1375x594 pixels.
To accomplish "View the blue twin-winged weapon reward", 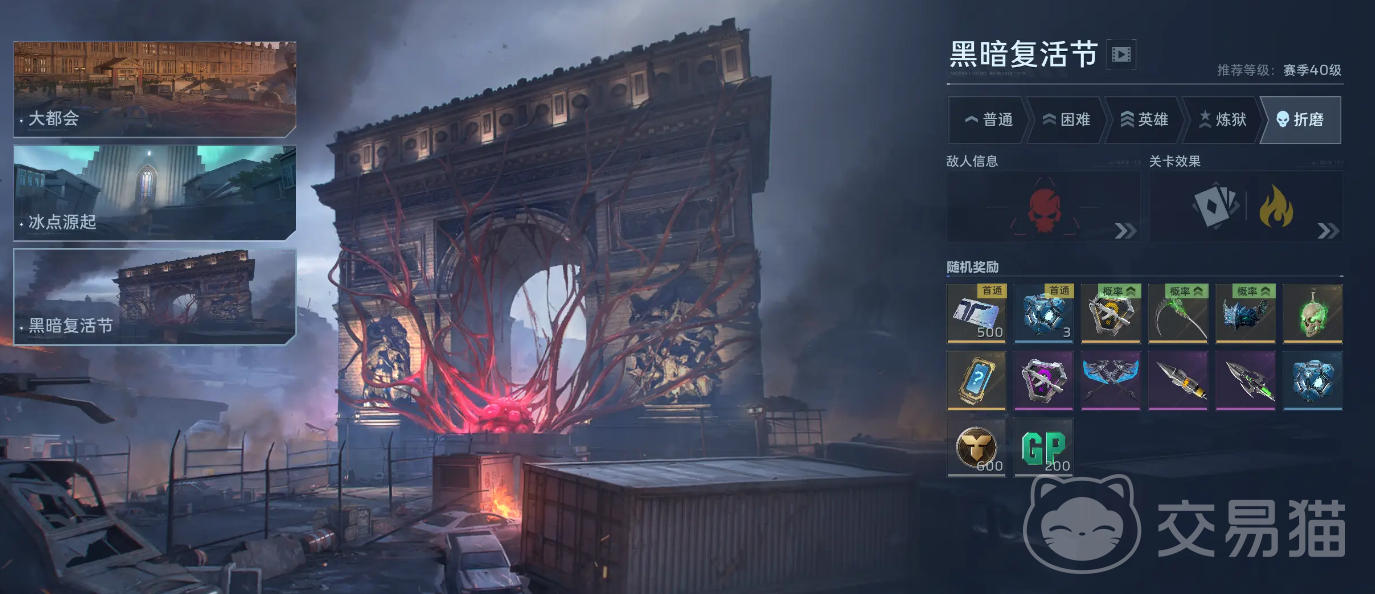I will (x=1111, y=380).
